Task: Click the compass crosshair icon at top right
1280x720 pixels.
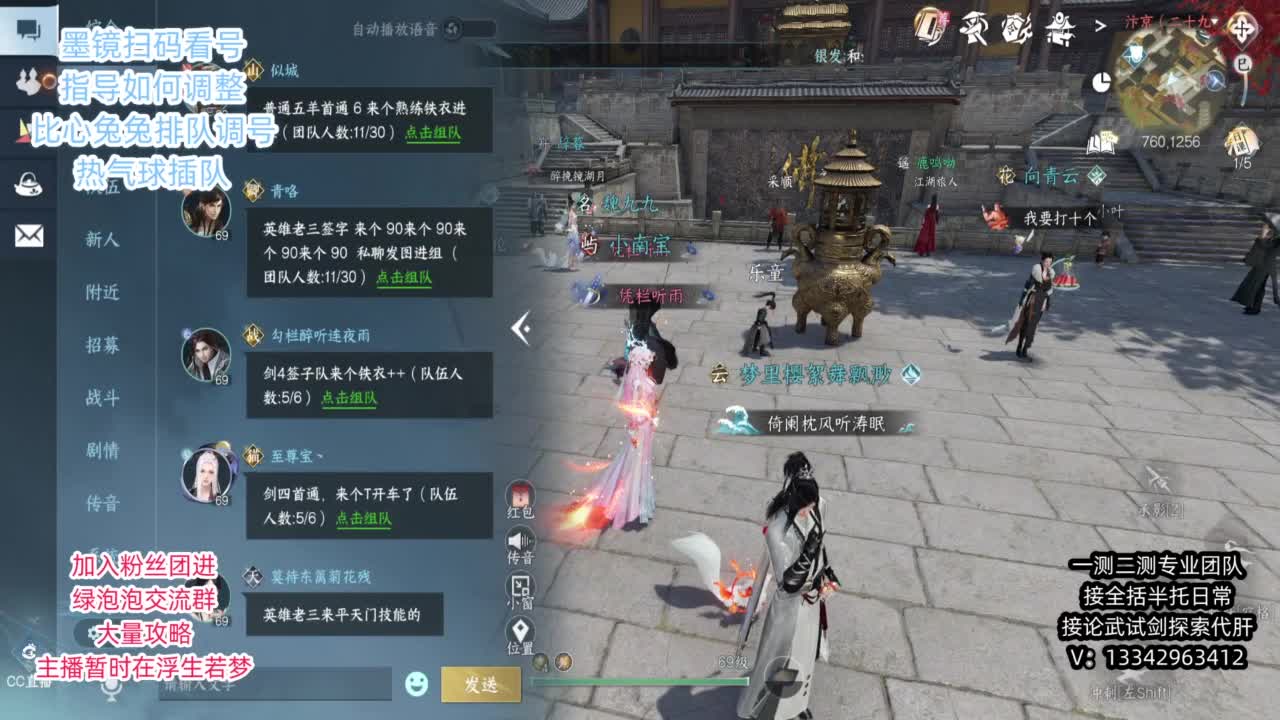Action: click(1243, 30)
